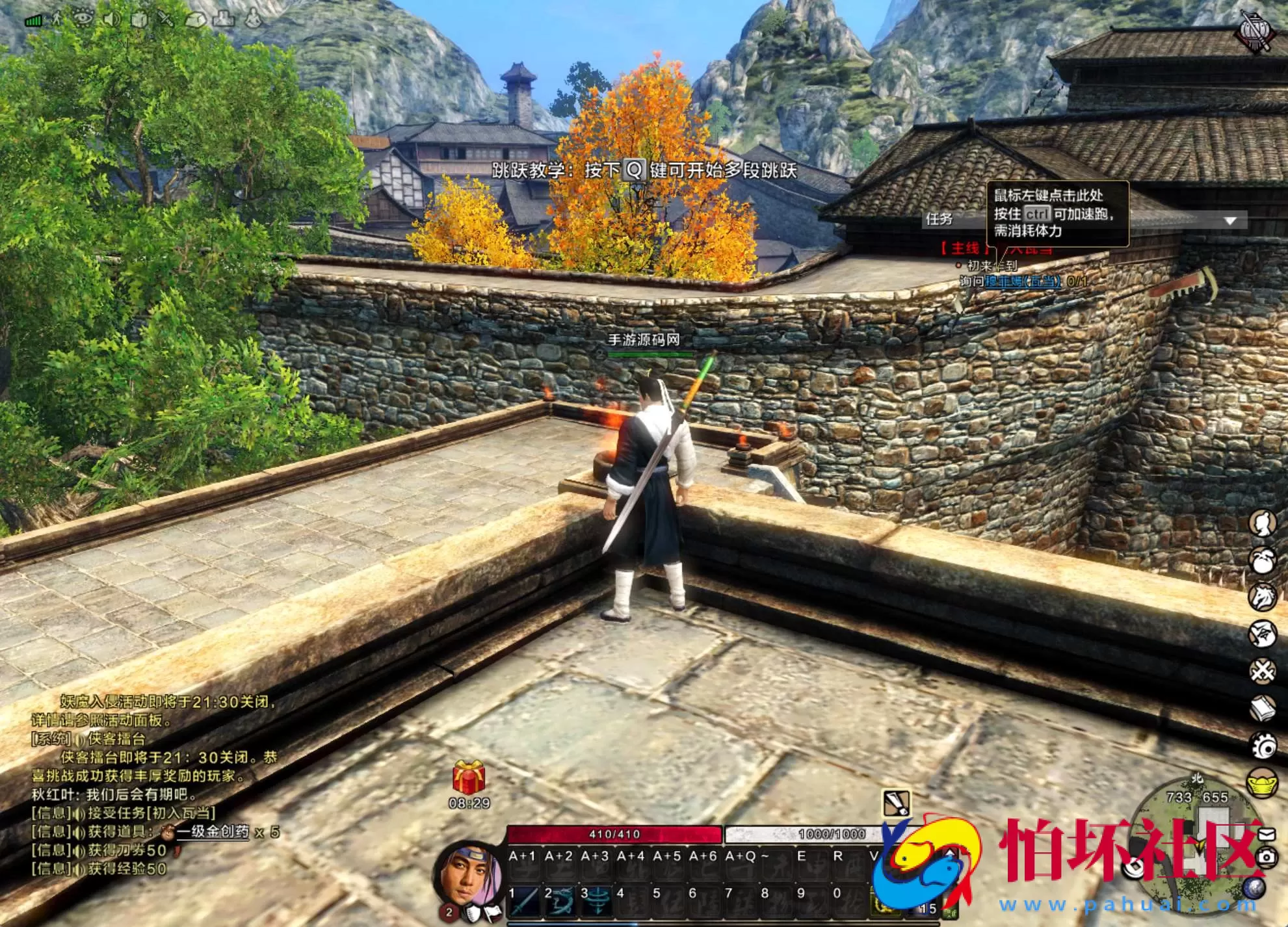Open the book journal icon

coord(1263,708)
